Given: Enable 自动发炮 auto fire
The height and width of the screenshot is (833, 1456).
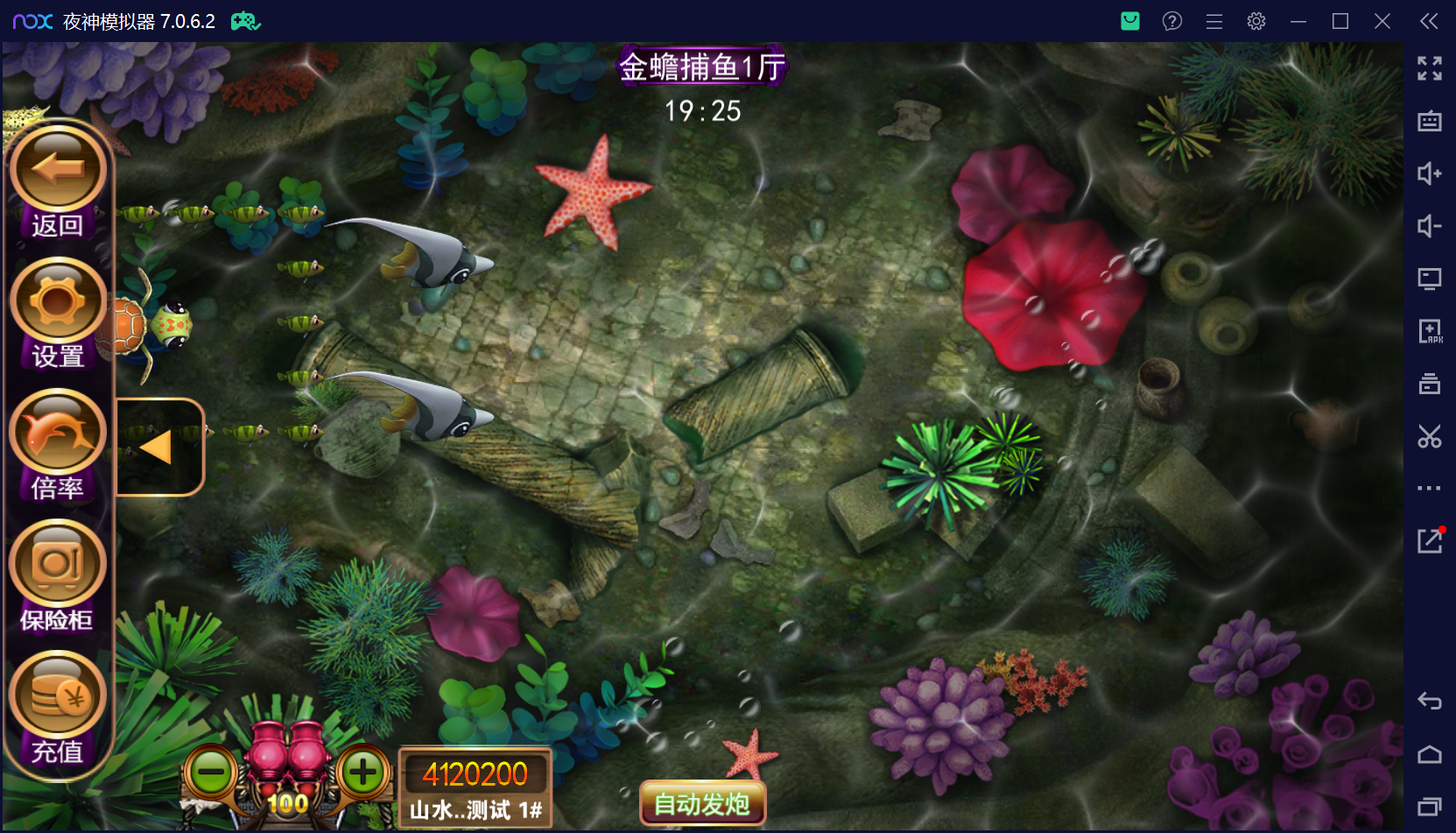Looking at the screenshot, I should click(701, 802).
